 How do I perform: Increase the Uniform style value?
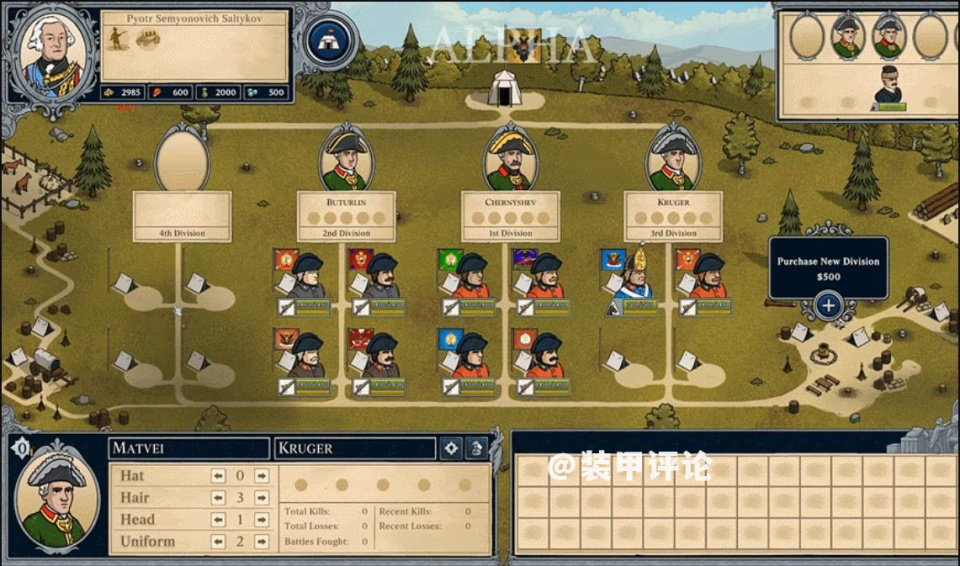[262, 542]
